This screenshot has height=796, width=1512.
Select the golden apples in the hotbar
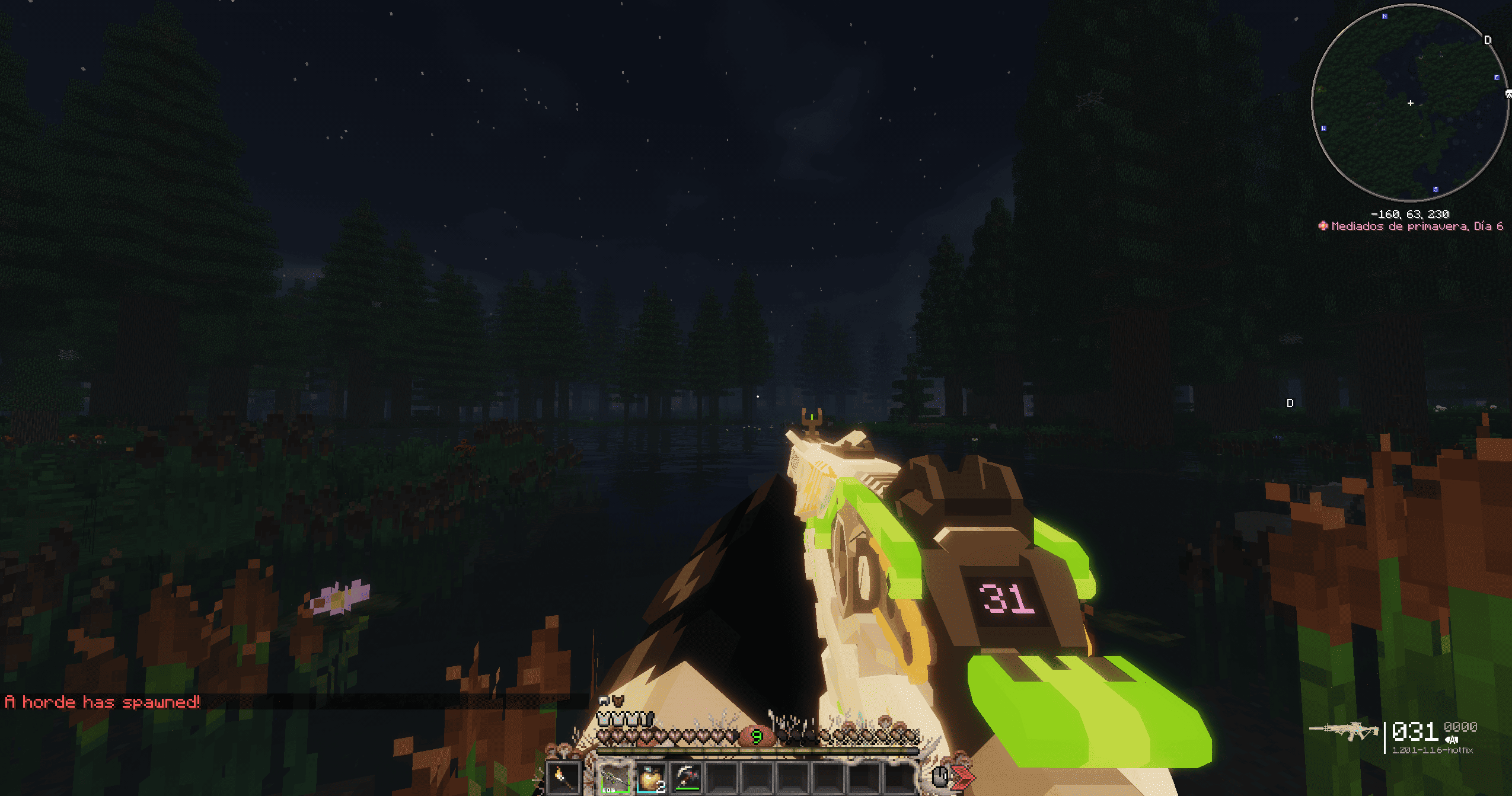point(650,779)
